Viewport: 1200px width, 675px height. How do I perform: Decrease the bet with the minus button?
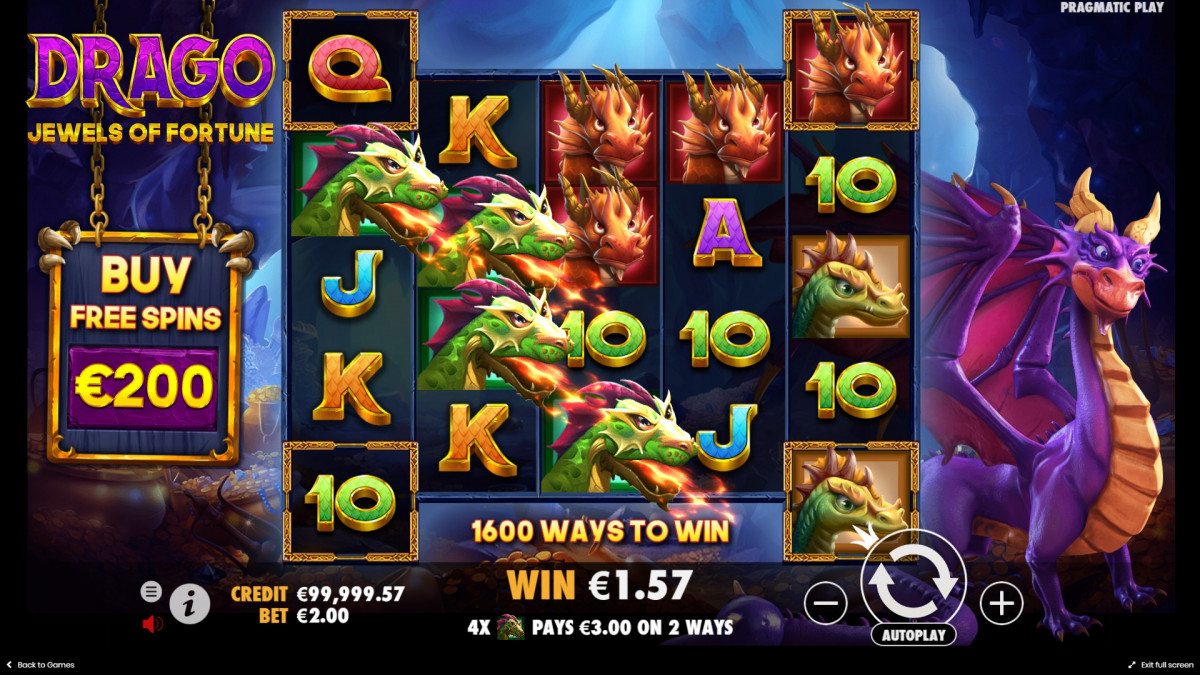(826, 603)
